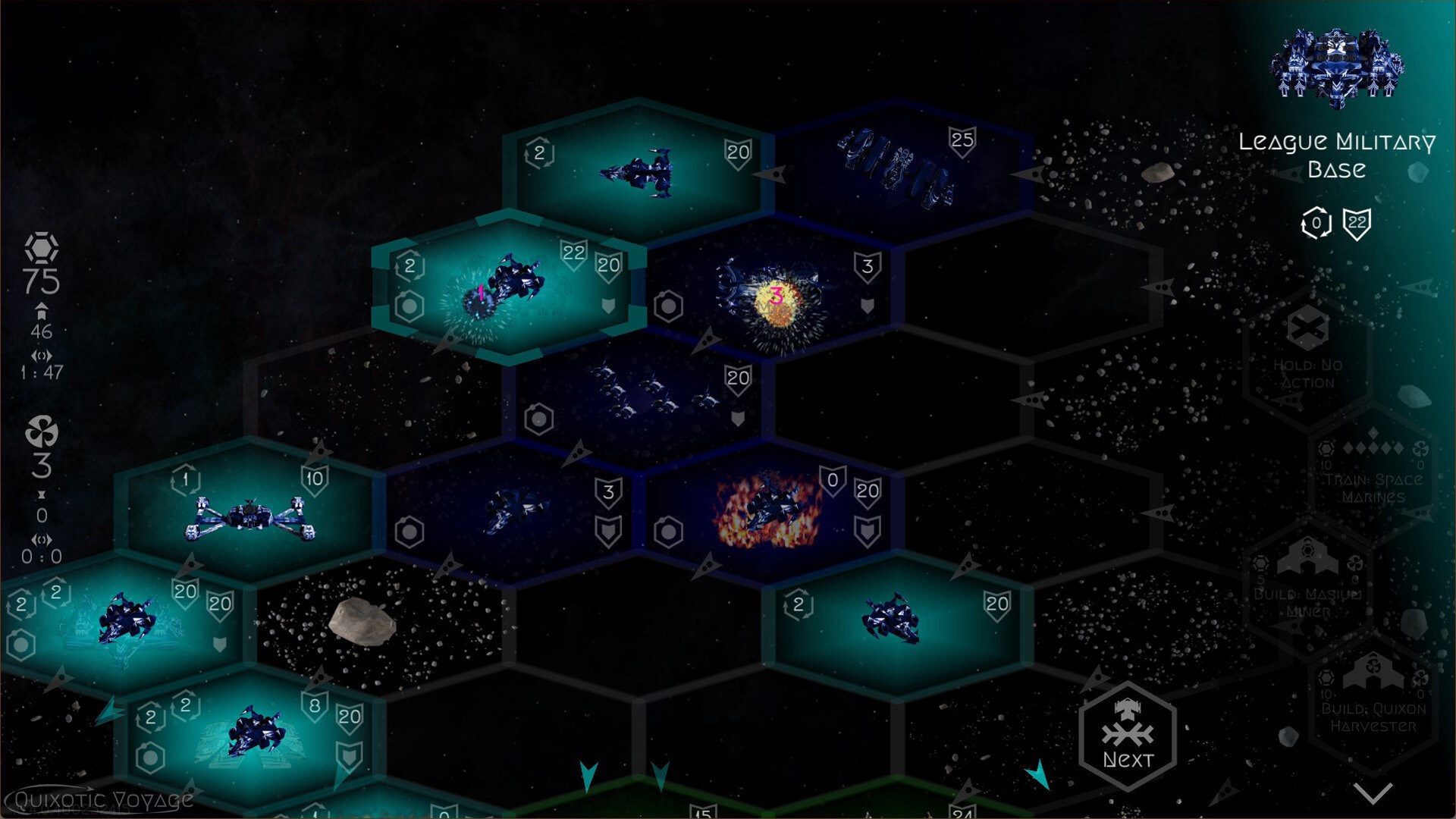Click the gear icon showing 0 beside the shield
The width and height of the screenshot is (1456, 819).
[1316, 224]
